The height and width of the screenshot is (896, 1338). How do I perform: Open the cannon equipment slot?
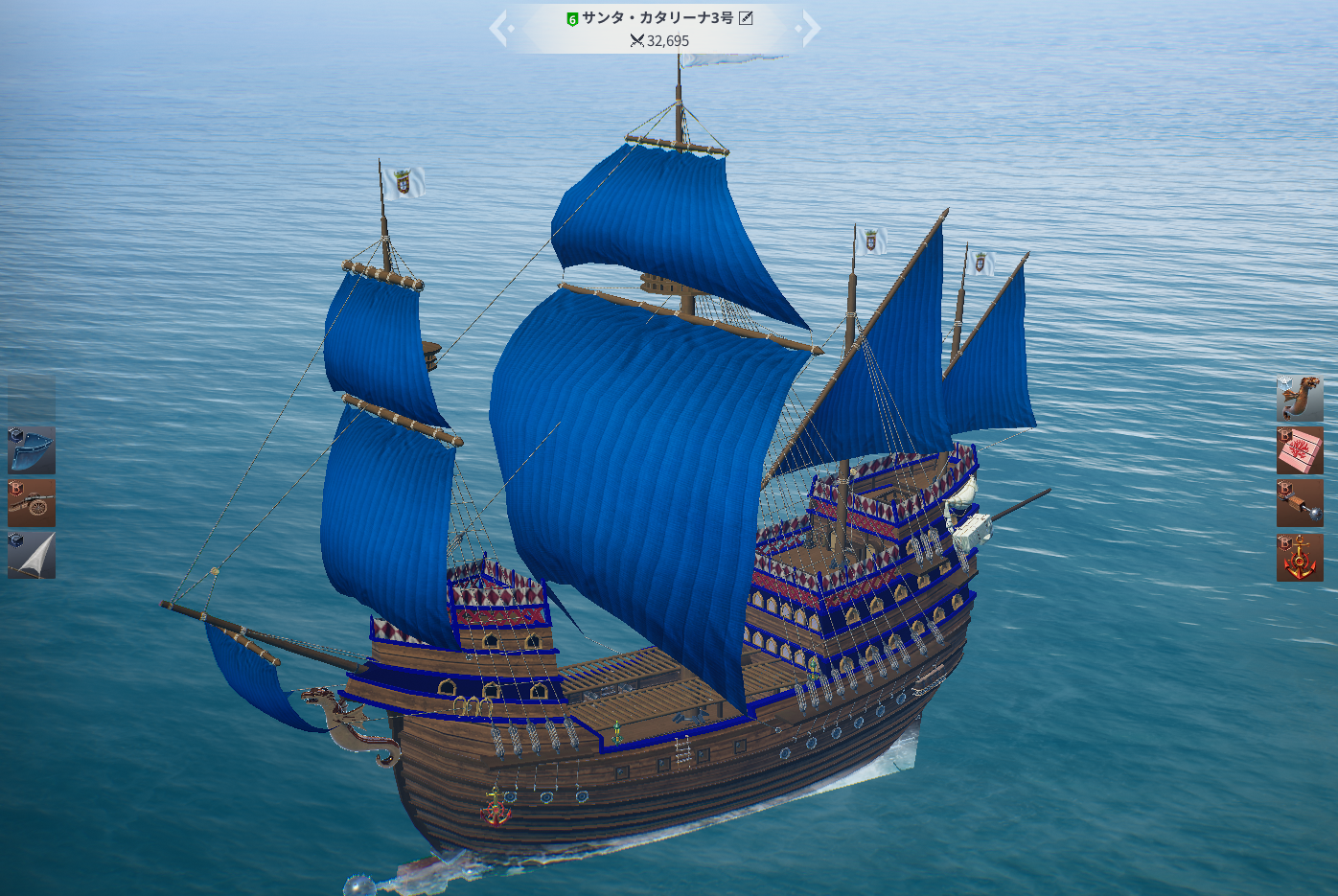pyautogui.click(x=32, y=503)
